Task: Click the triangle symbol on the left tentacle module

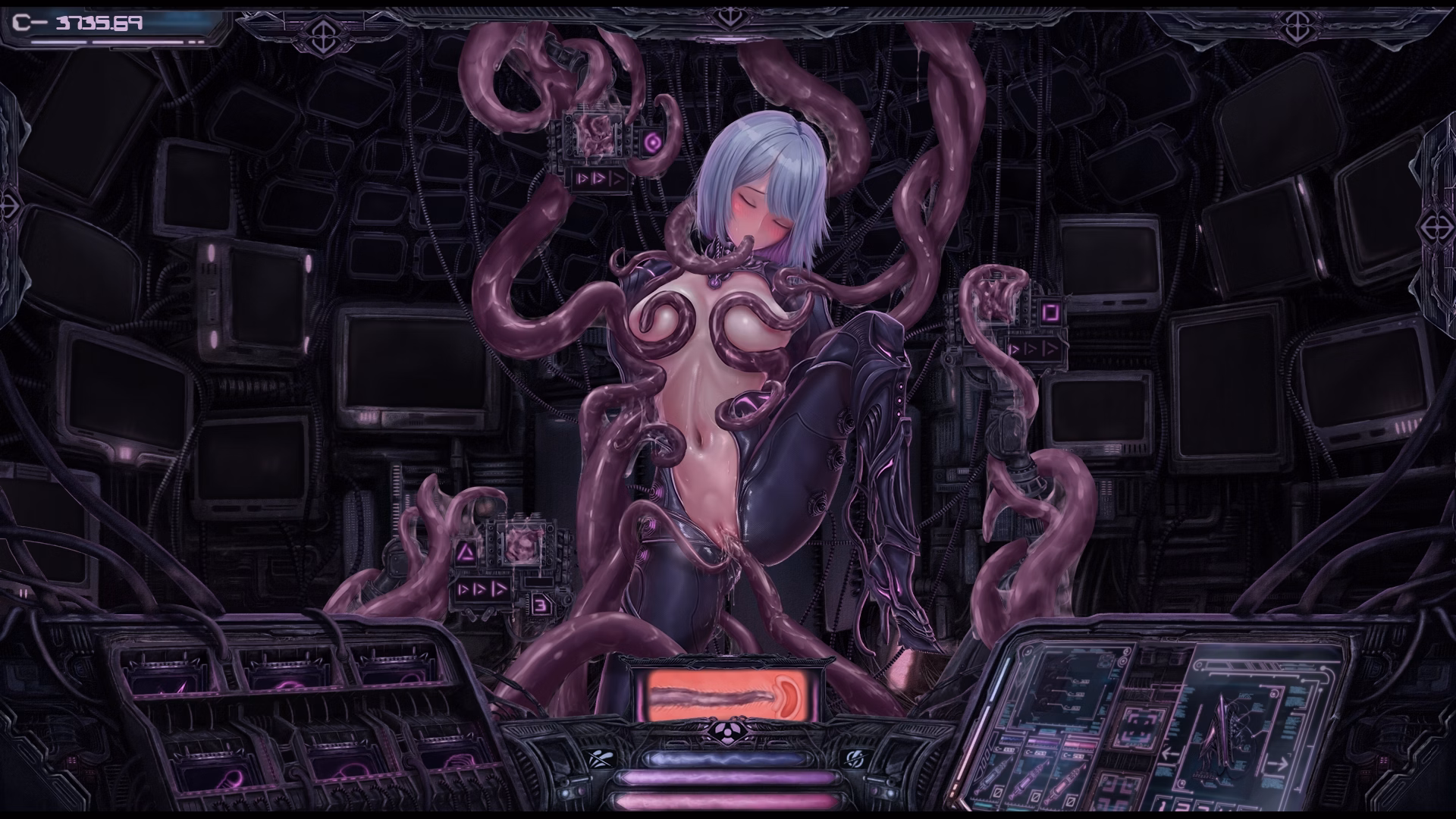Action: click(467, 552)
